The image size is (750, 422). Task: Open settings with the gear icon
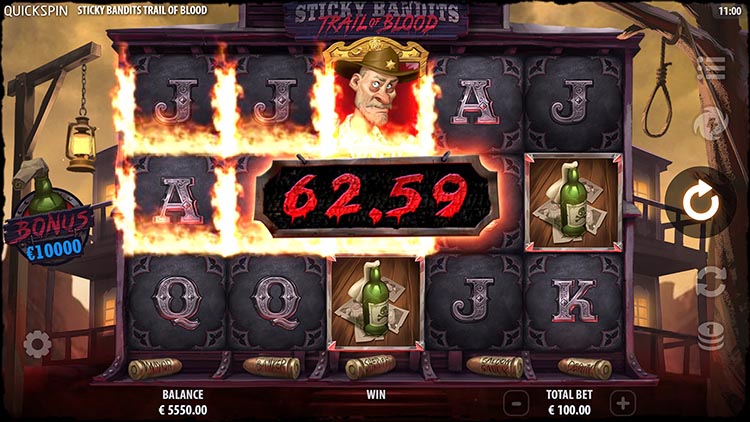(37, 345)
